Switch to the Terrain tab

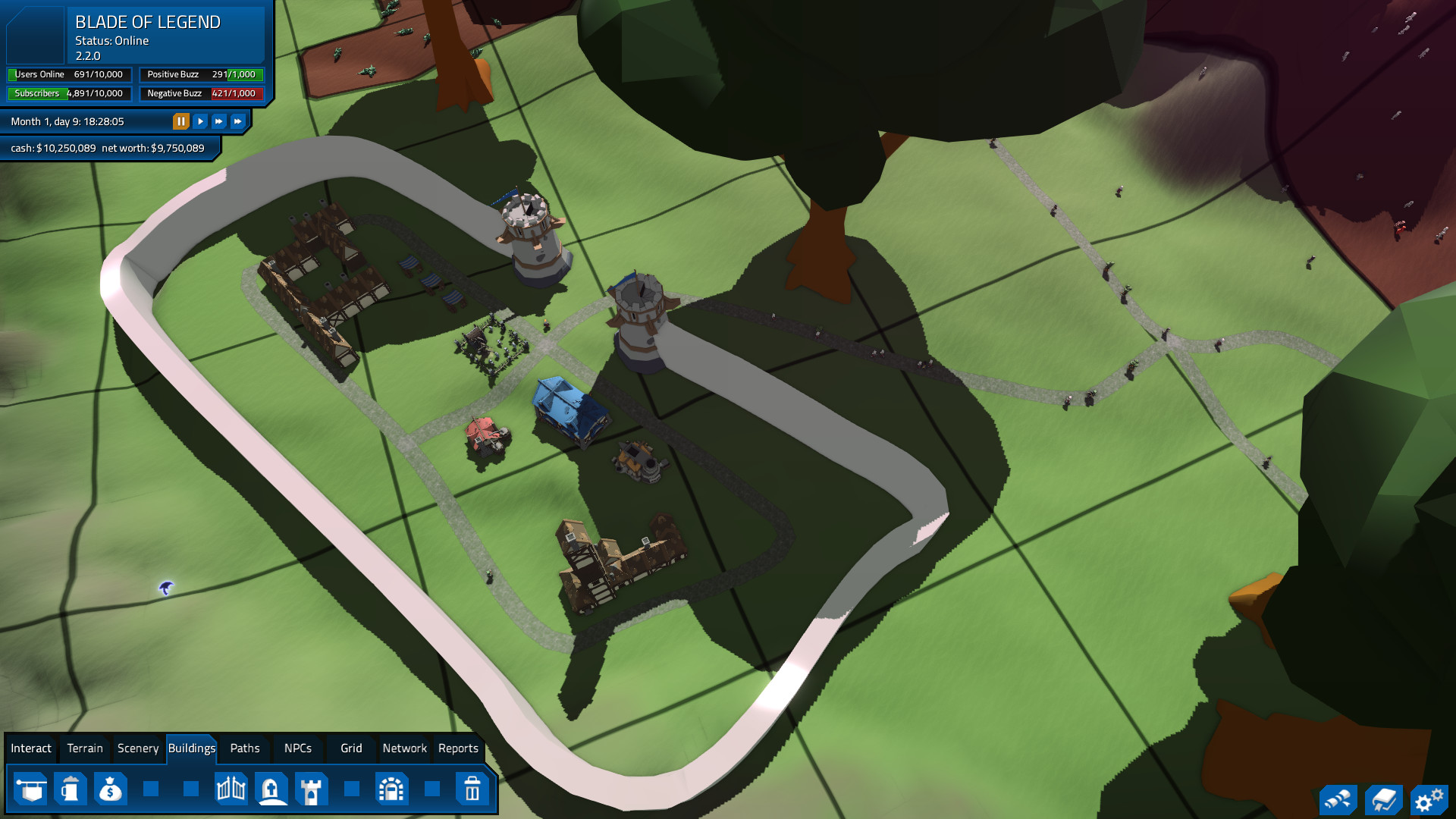[84, 748]
